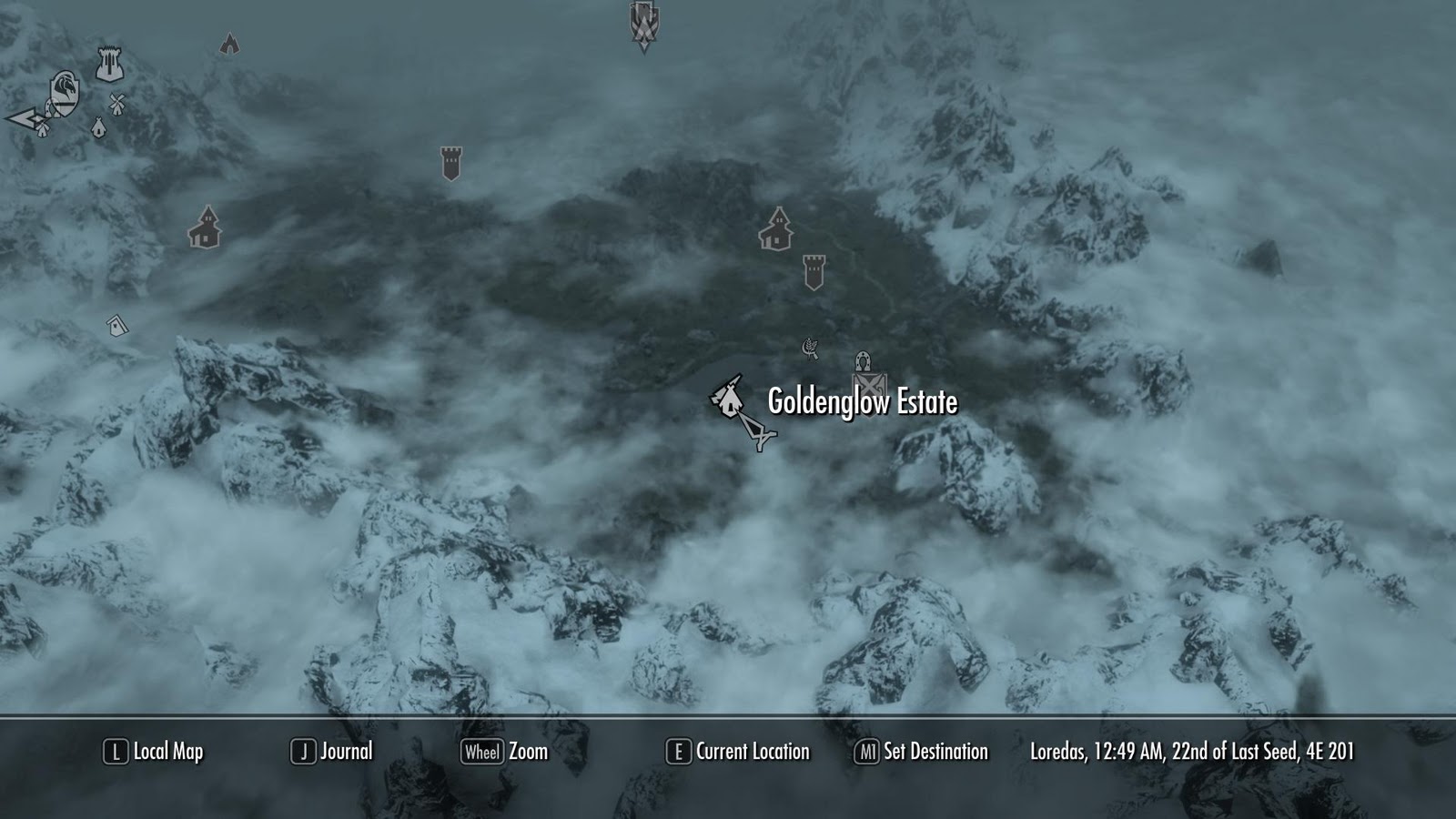
Task: Click the wheat farm marker above Goldenglow
Action: [x=810, y=346]
